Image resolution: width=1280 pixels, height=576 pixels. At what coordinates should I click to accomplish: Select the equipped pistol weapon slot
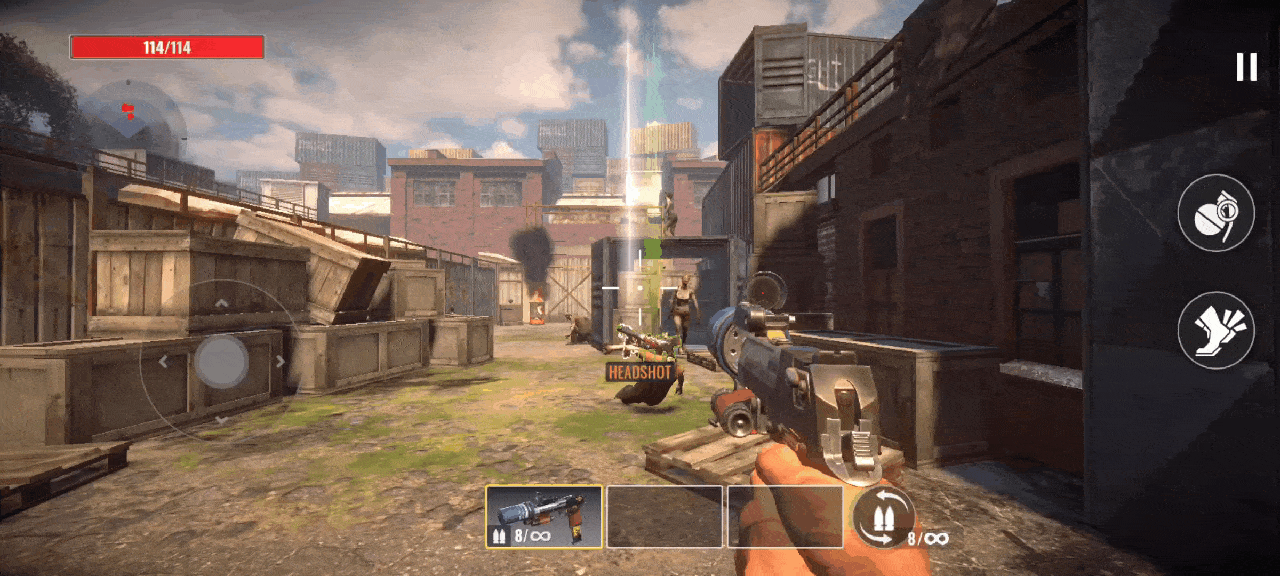tap(544, 517)
